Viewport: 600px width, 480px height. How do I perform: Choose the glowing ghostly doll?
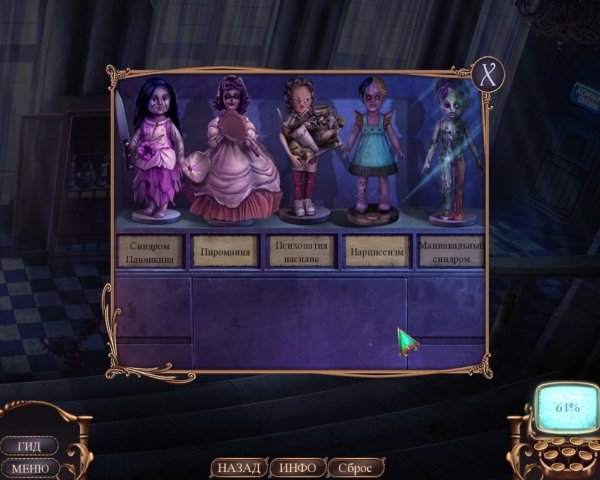[449, 152]
